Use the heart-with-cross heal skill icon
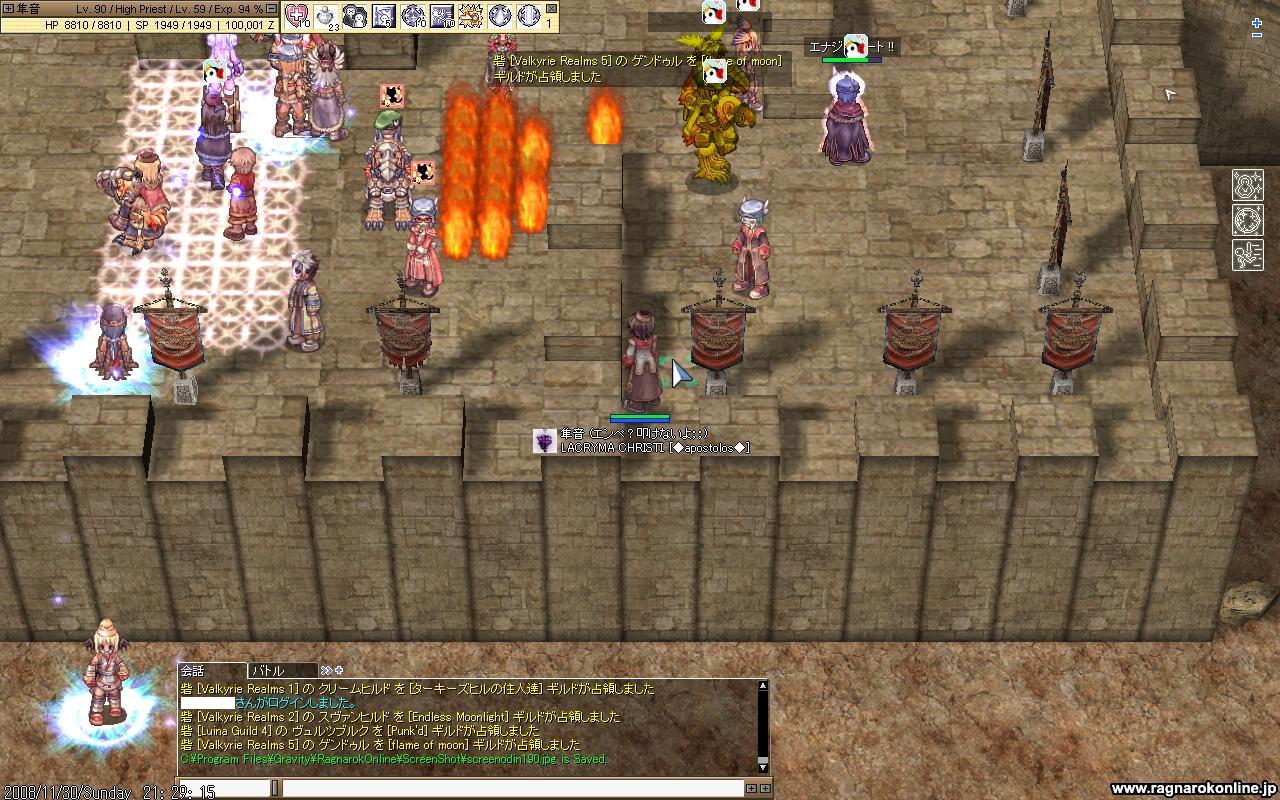Image resolution: width=1280 pixels, height=800 pixels. pos(298,15)
